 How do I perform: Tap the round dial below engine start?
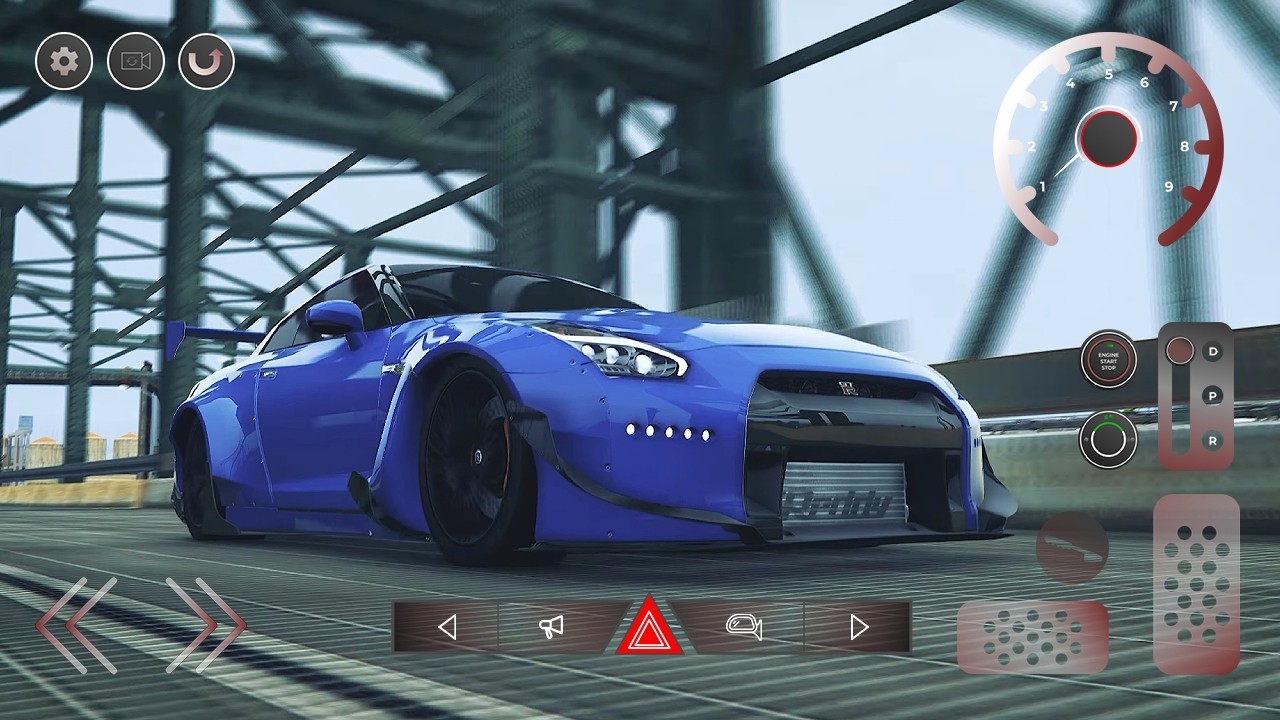[x=1107, y=440]
